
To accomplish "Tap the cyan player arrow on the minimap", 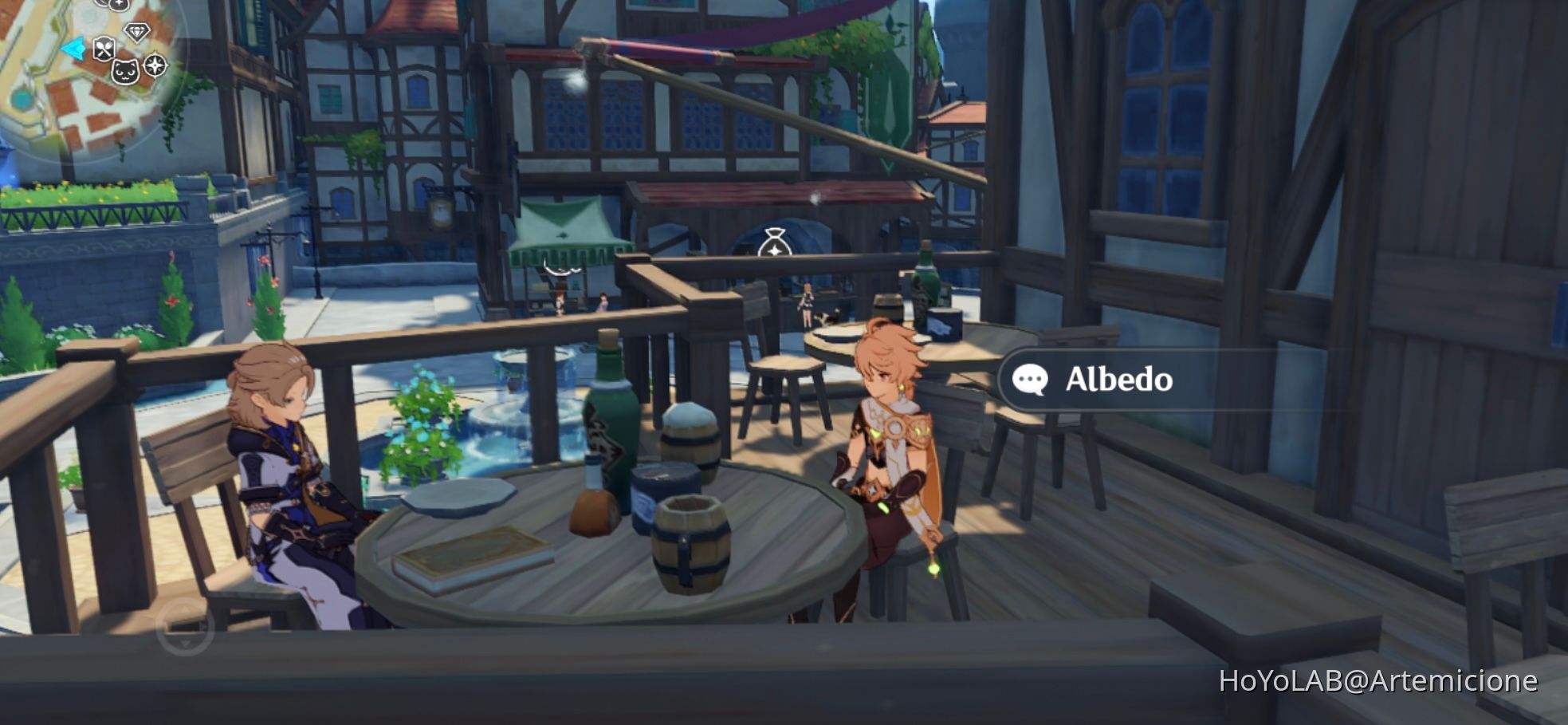I will pyautogui.click(x=74, y=48).
